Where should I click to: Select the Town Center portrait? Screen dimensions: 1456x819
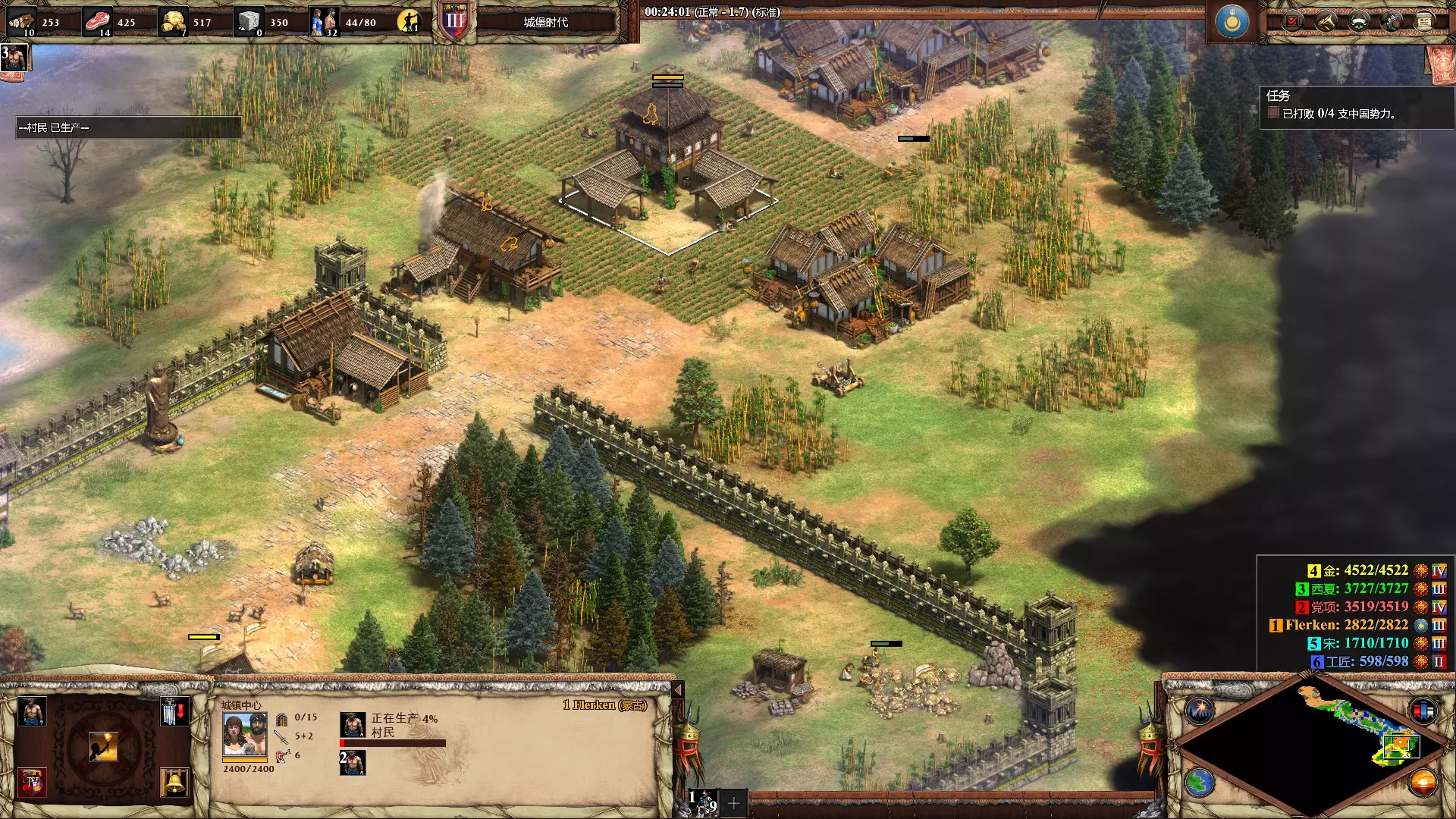click(244, 734)
